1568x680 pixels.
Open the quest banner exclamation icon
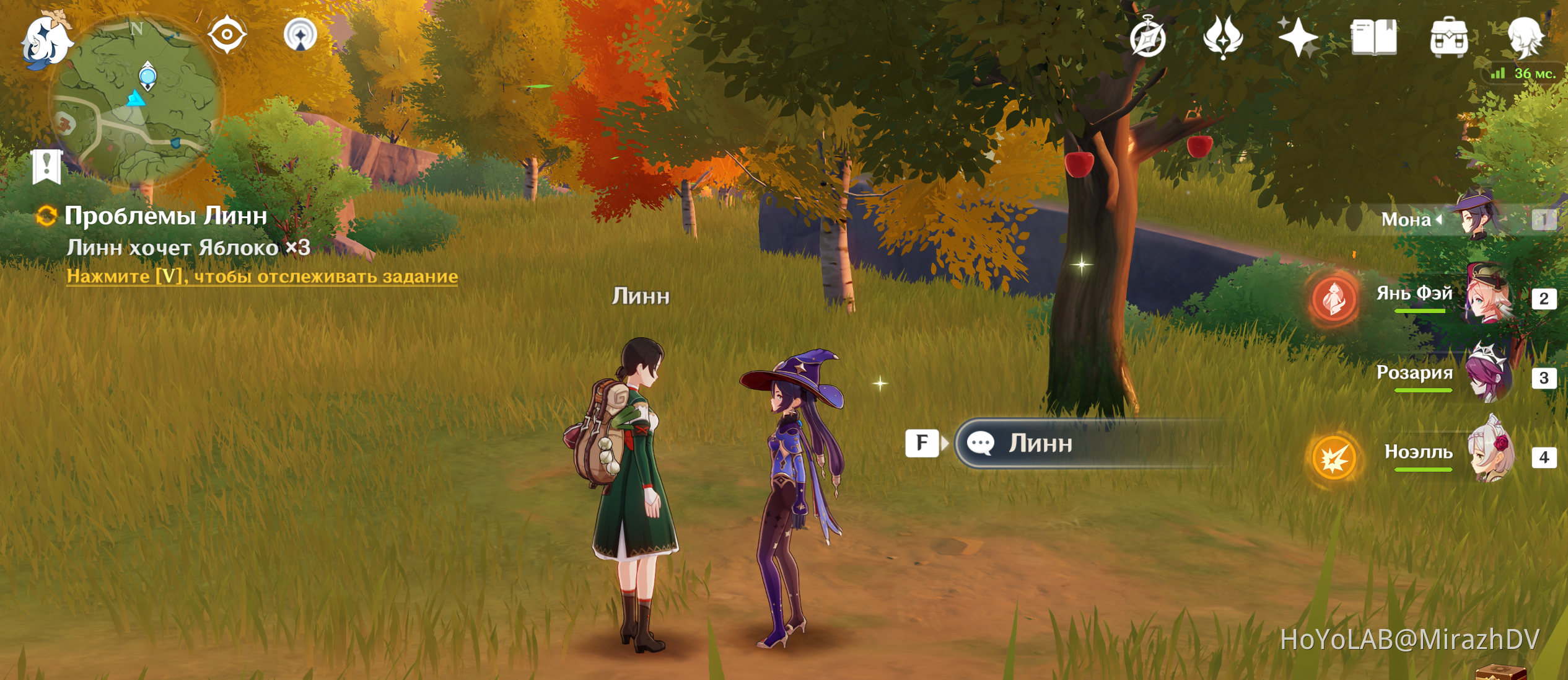[x=47, y=166]
